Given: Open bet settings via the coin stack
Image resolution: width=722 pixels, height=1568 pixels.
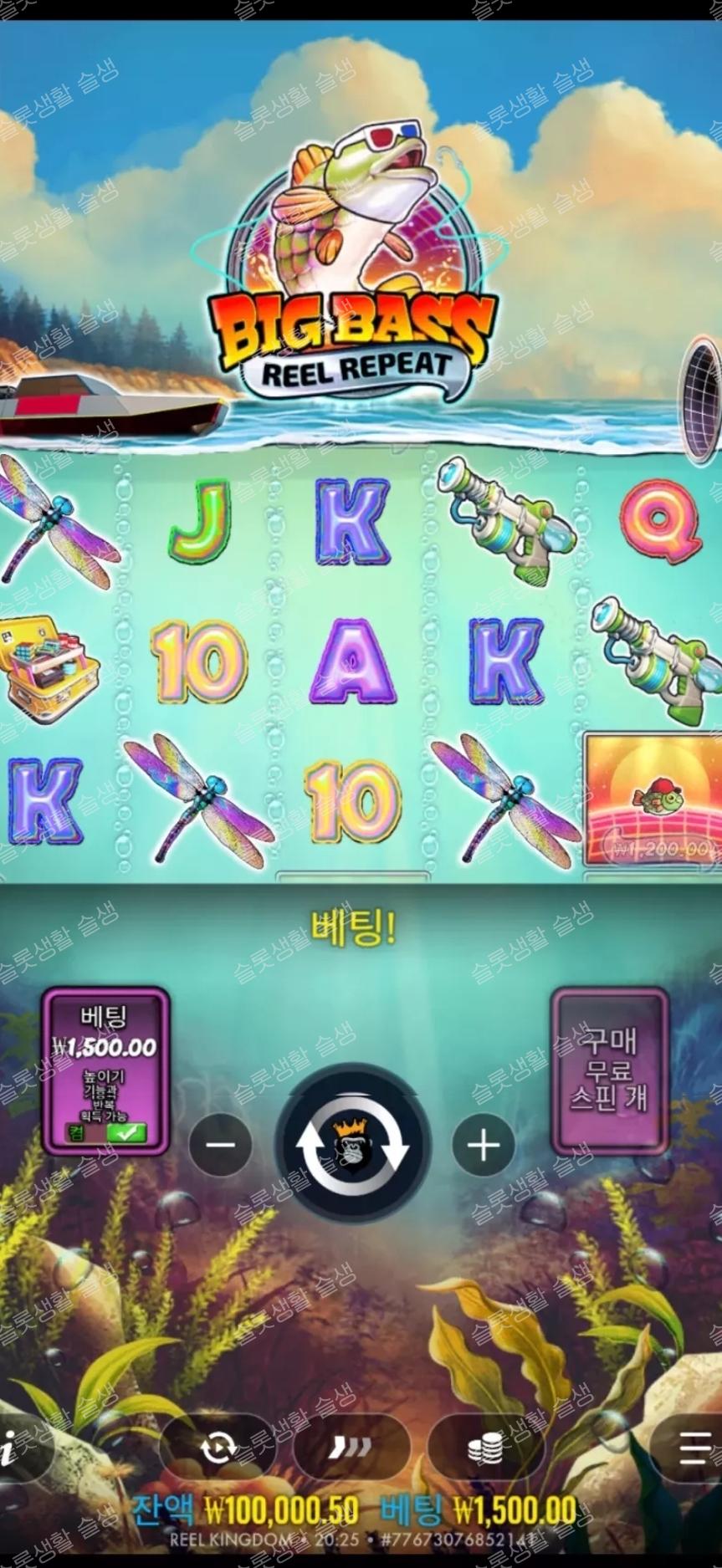Looking at the screenshot, I should click(486, 1448).
